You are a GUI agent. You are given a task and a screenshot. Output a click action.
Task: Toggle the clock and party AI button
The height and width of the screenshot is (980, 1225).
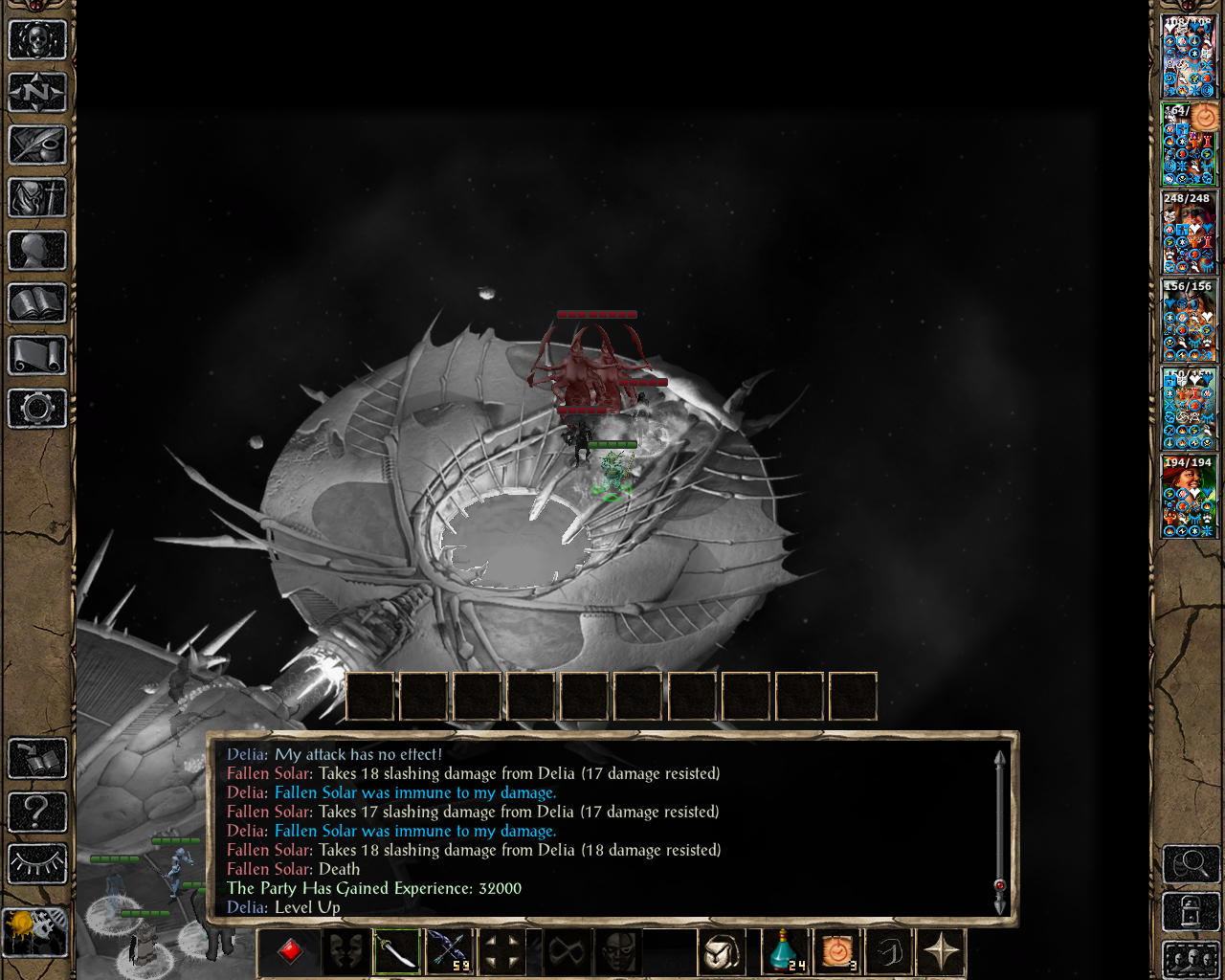pyautogui.click(x=35, y=932)
